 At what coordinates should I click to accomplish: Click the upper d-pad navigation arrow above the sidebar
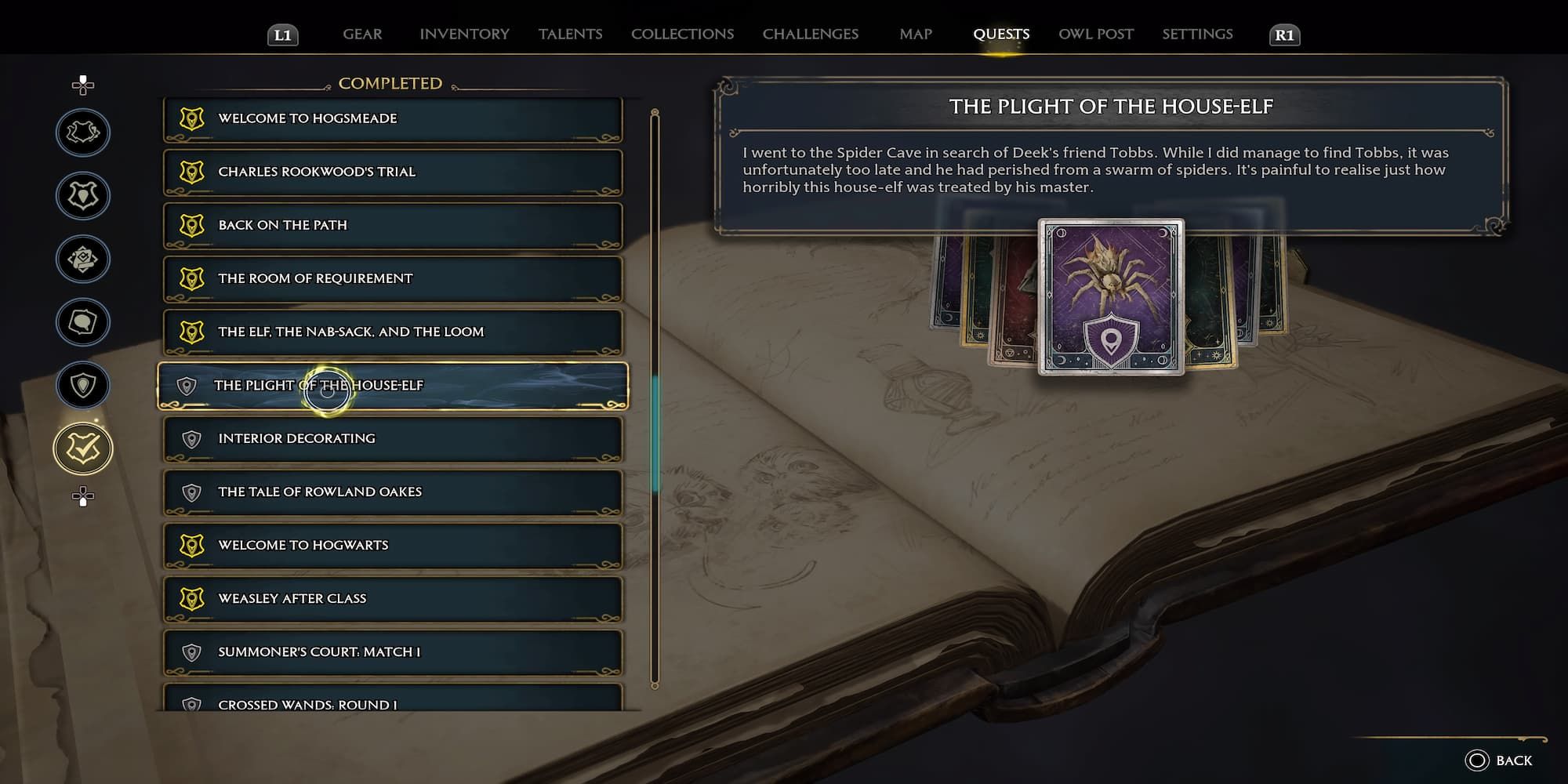(x=82, y=82)
